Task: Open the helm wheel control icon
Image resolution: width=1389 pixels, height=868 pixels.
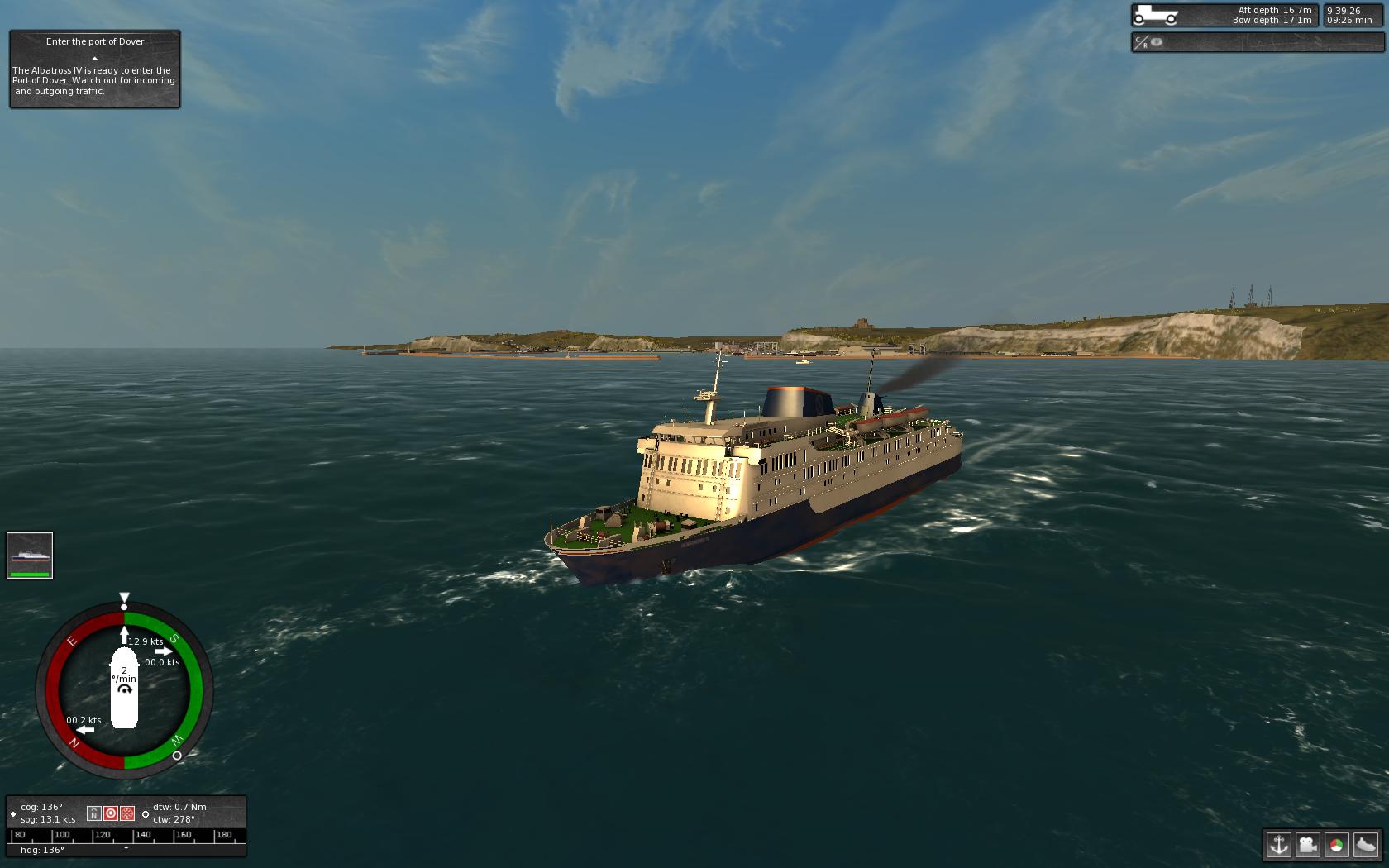Action: pos(127,813)
